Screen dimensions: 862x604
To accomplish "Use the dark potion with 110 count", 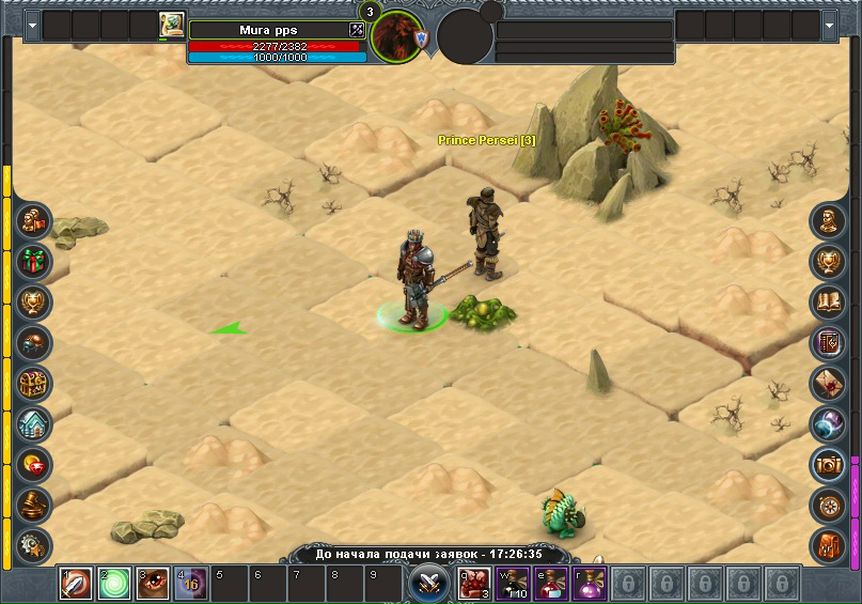I will pos(513,583).
